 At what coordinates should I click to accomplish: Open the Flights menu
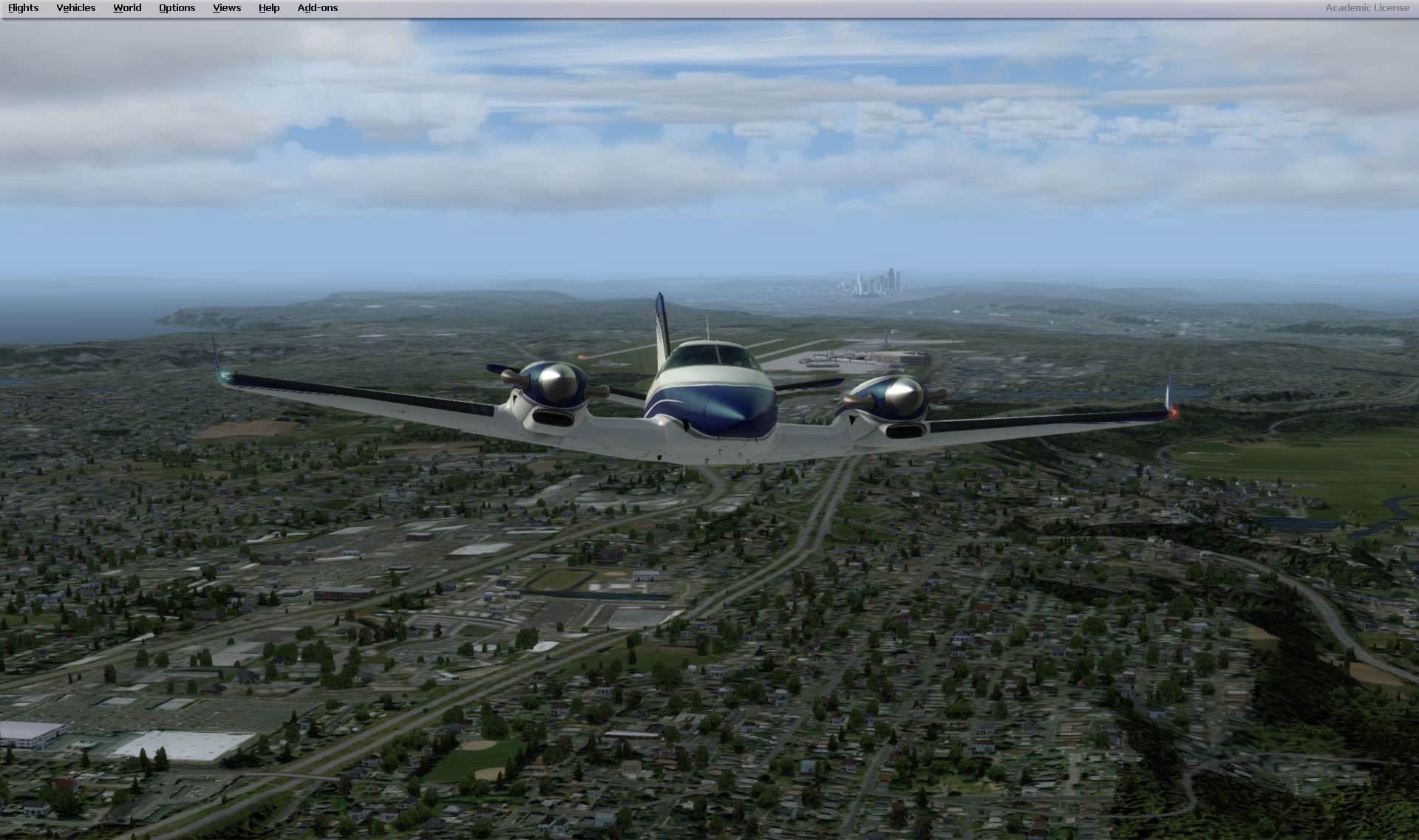tap(24, 8)
